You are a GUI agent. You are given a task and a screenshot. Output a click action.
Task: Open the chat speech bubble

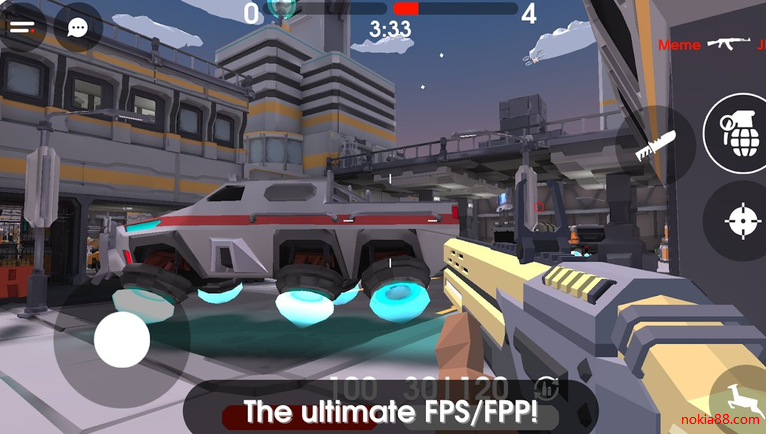pyautogui.click(x=77, y=27)
